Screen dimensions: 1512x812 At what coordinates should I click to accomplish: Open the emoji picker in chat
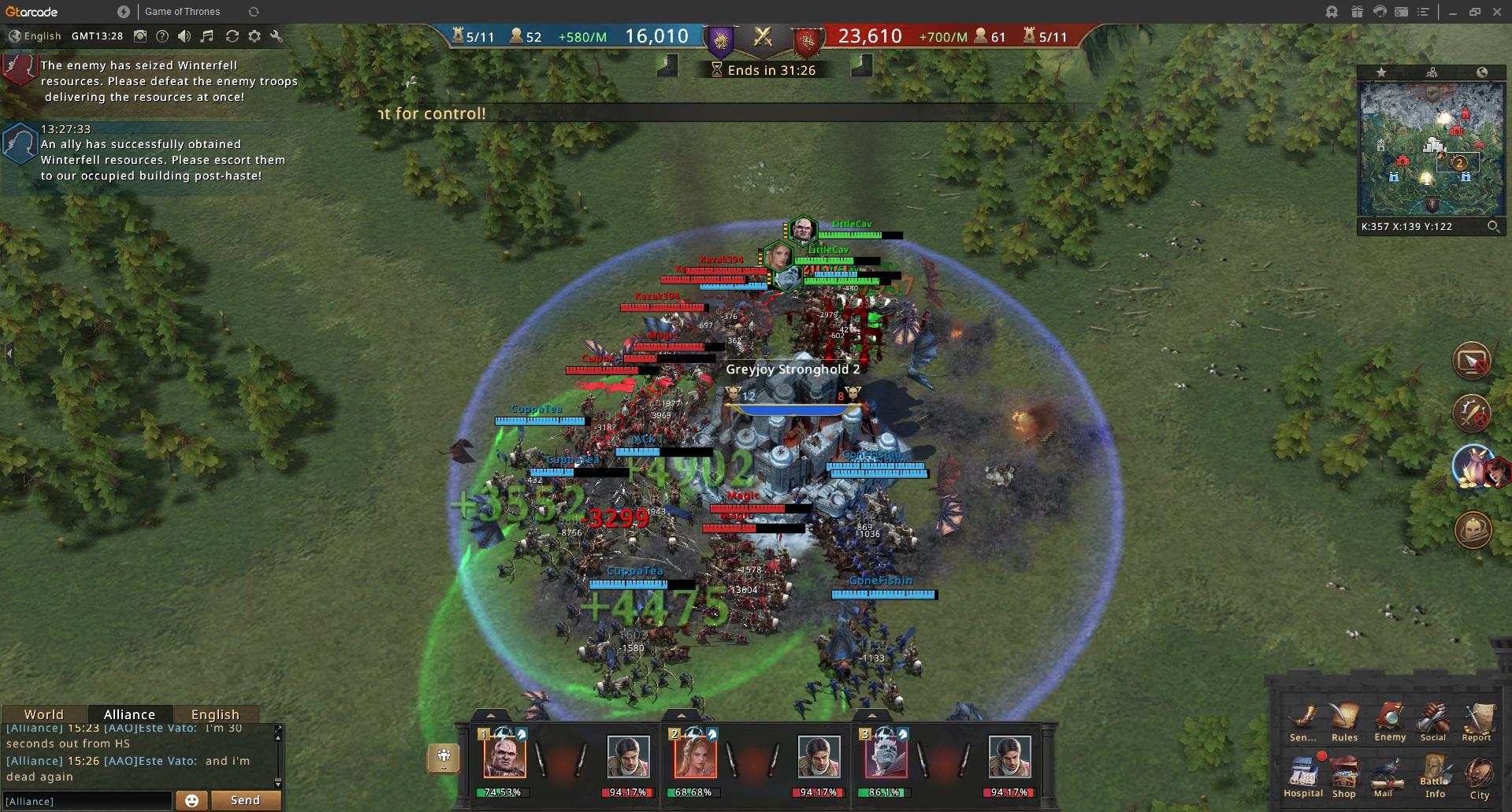191,800
